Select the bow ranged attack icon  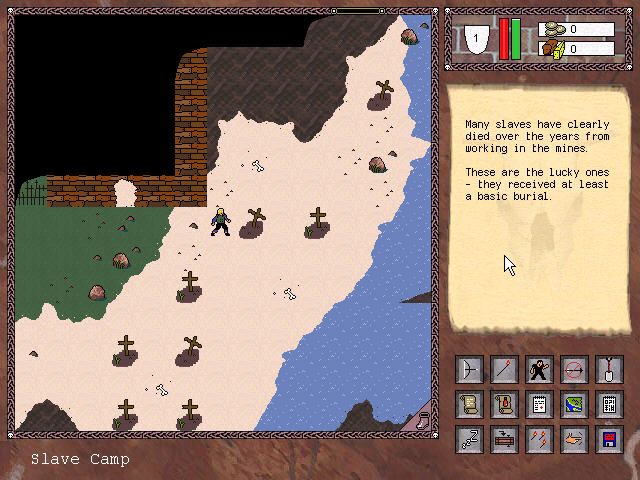(470, 371)
